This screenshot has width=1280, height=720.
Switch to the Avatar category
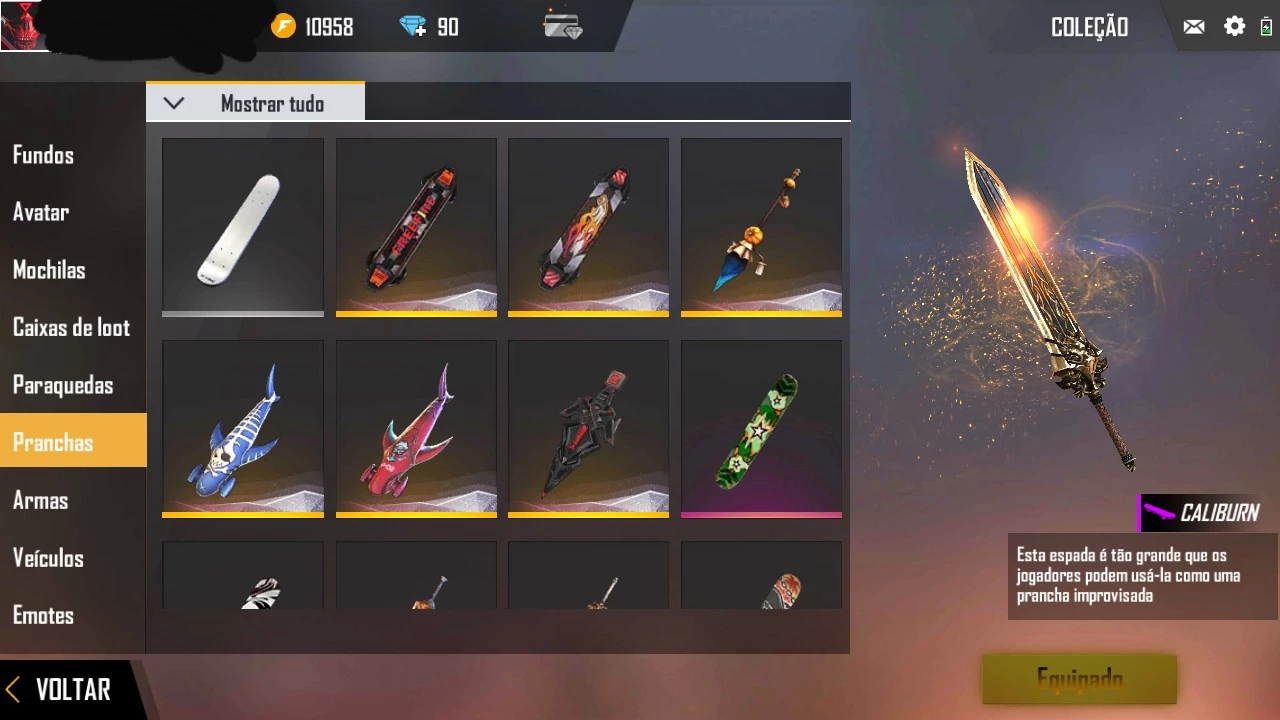pyautogui.click(x=41, y=212)
